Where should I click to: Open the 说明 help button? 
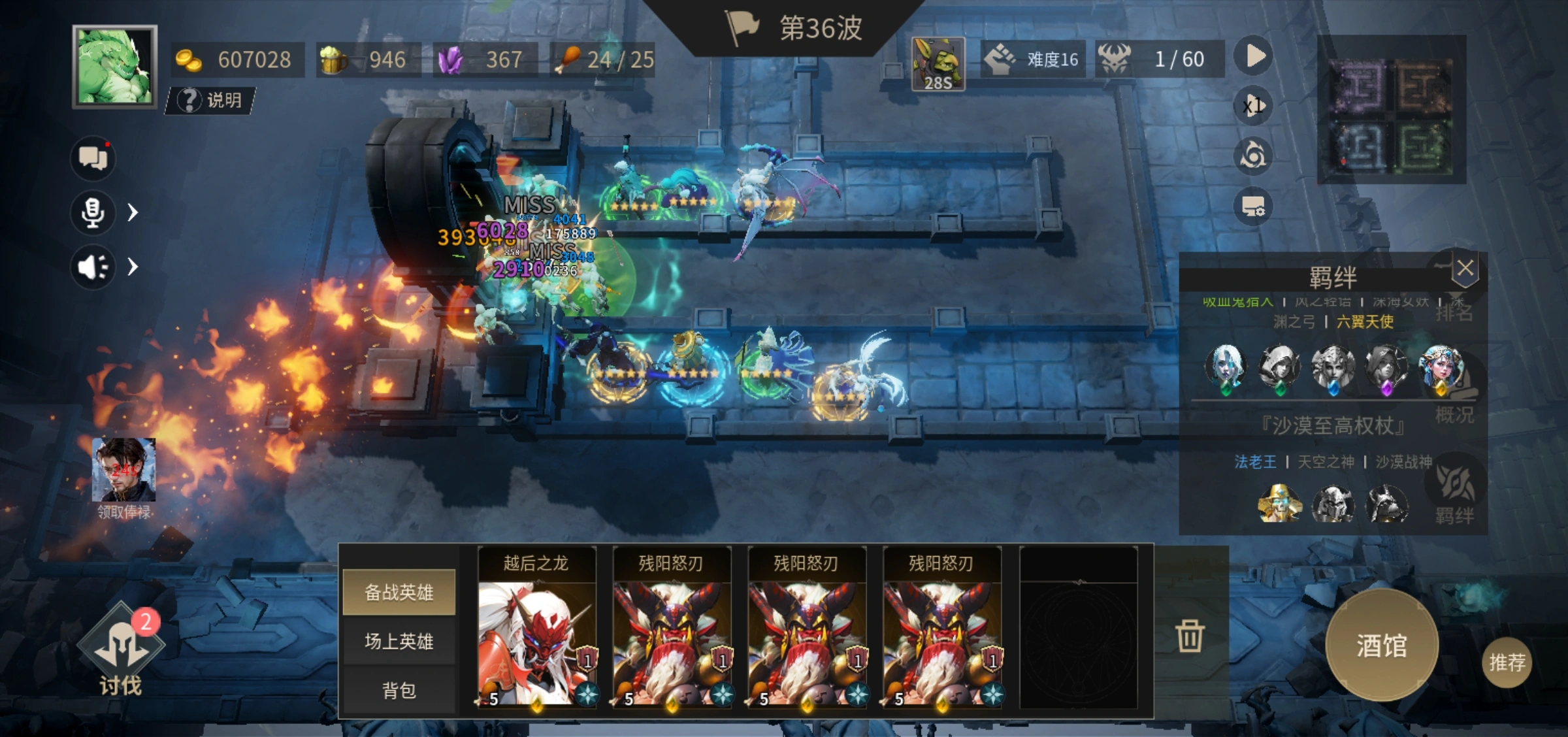point(210,100)
